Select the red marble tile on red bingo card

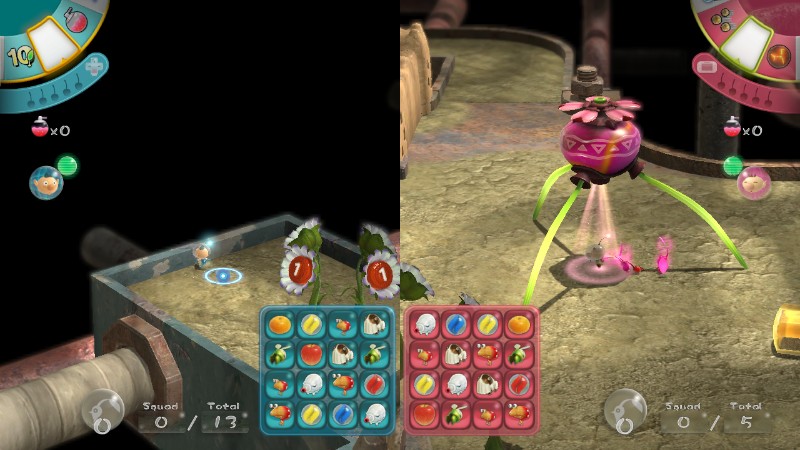coord(519,381)
